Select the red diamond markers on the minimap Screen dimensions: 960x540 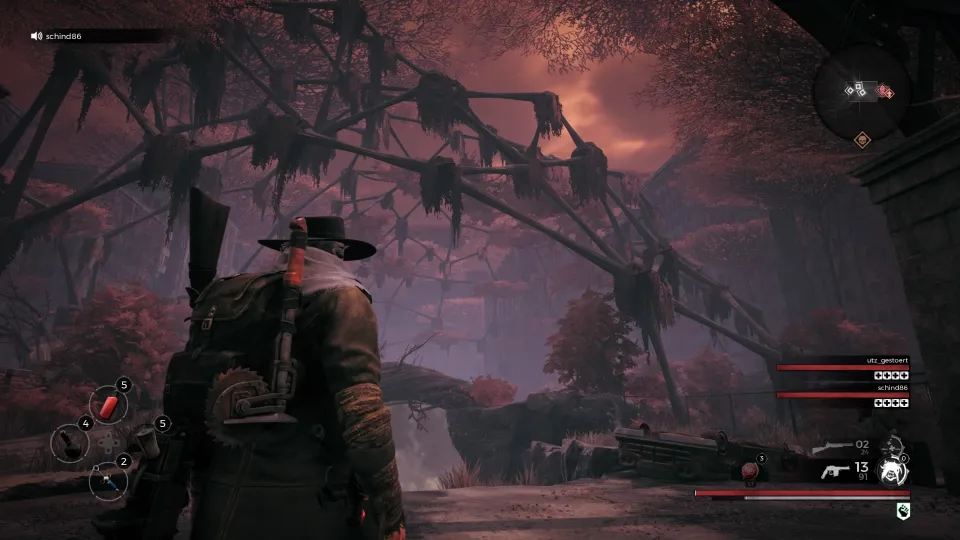point(885,91)
